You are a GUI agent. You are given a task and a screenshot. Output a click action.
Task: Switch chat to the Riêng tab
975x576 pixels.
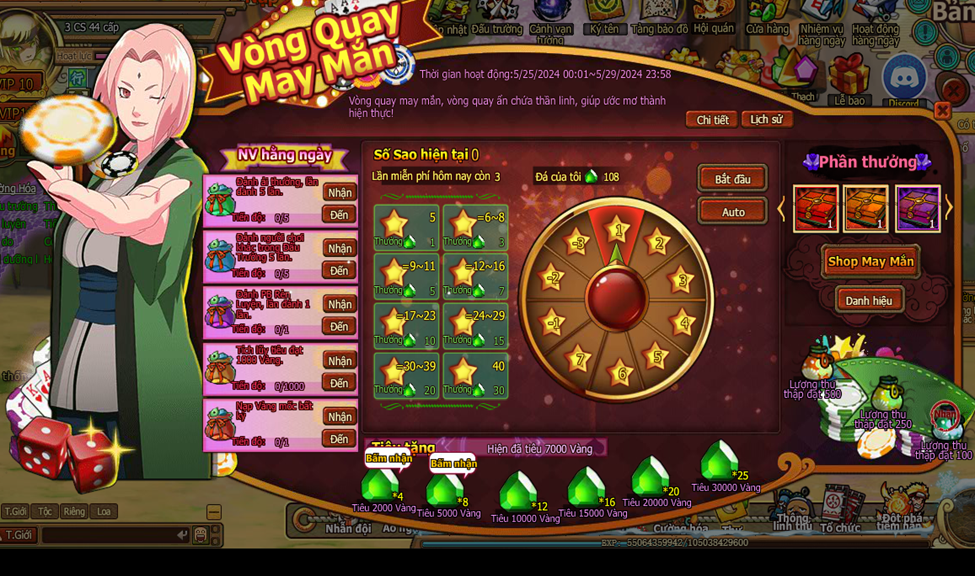[x=74, y=511]
